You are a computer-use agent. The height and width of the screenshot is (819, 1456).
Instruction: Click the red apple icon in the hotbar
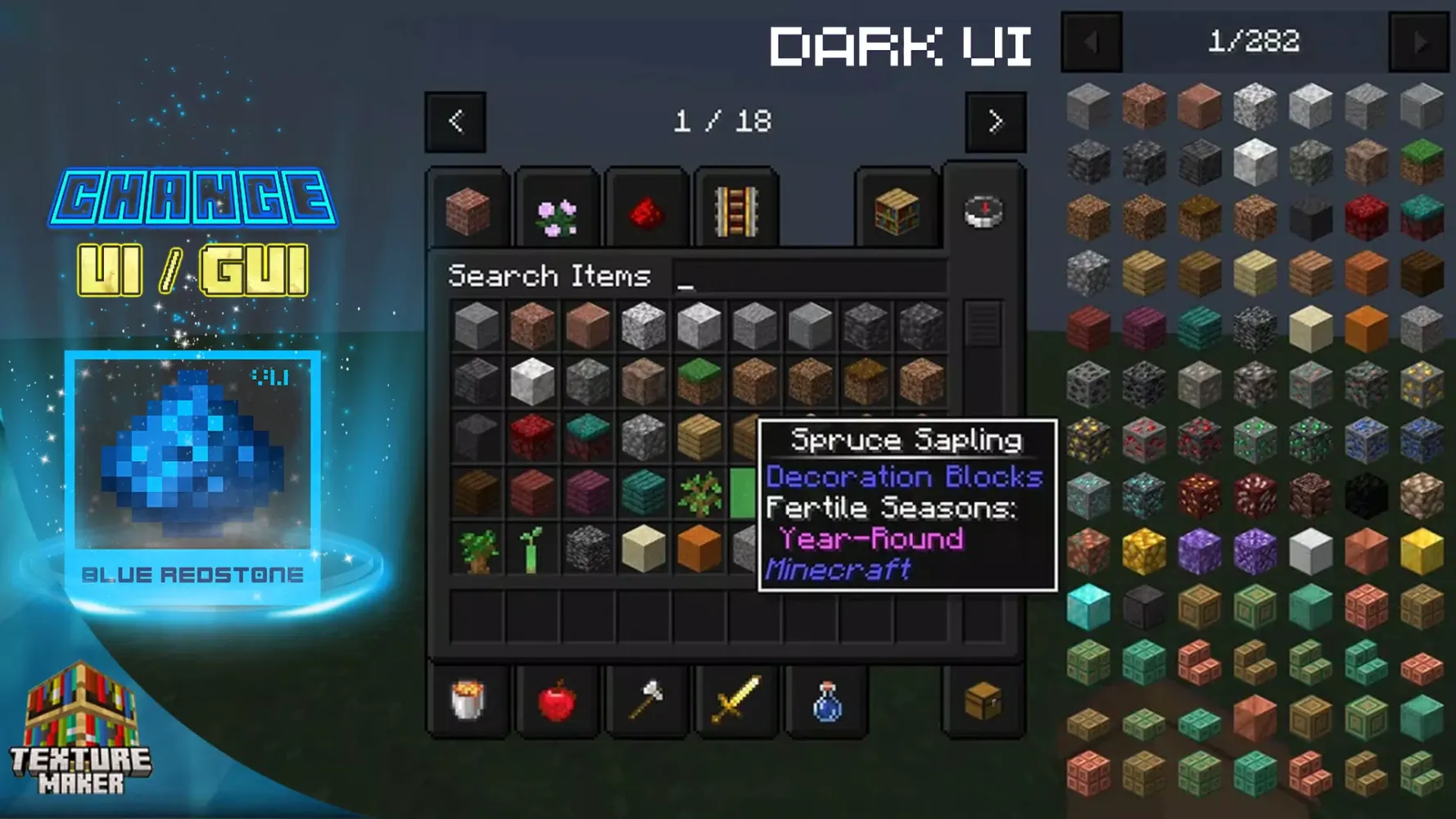557,700
